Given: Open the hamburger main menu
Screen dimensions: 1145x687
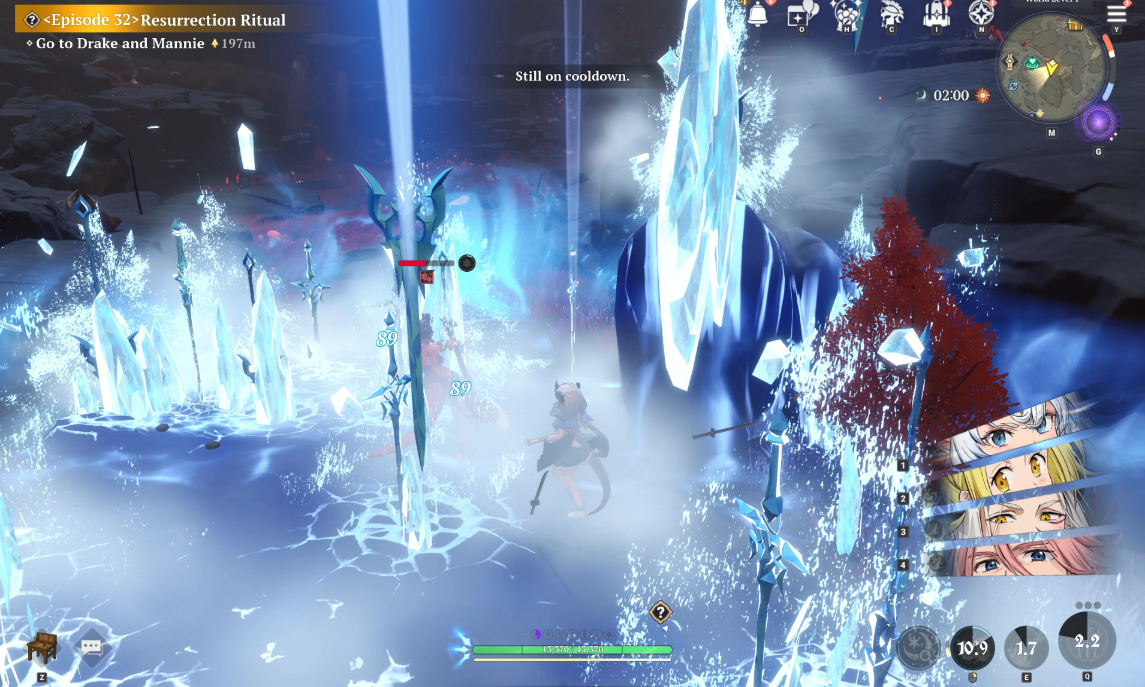Looking at the screenshot, I should point(1116,13).
